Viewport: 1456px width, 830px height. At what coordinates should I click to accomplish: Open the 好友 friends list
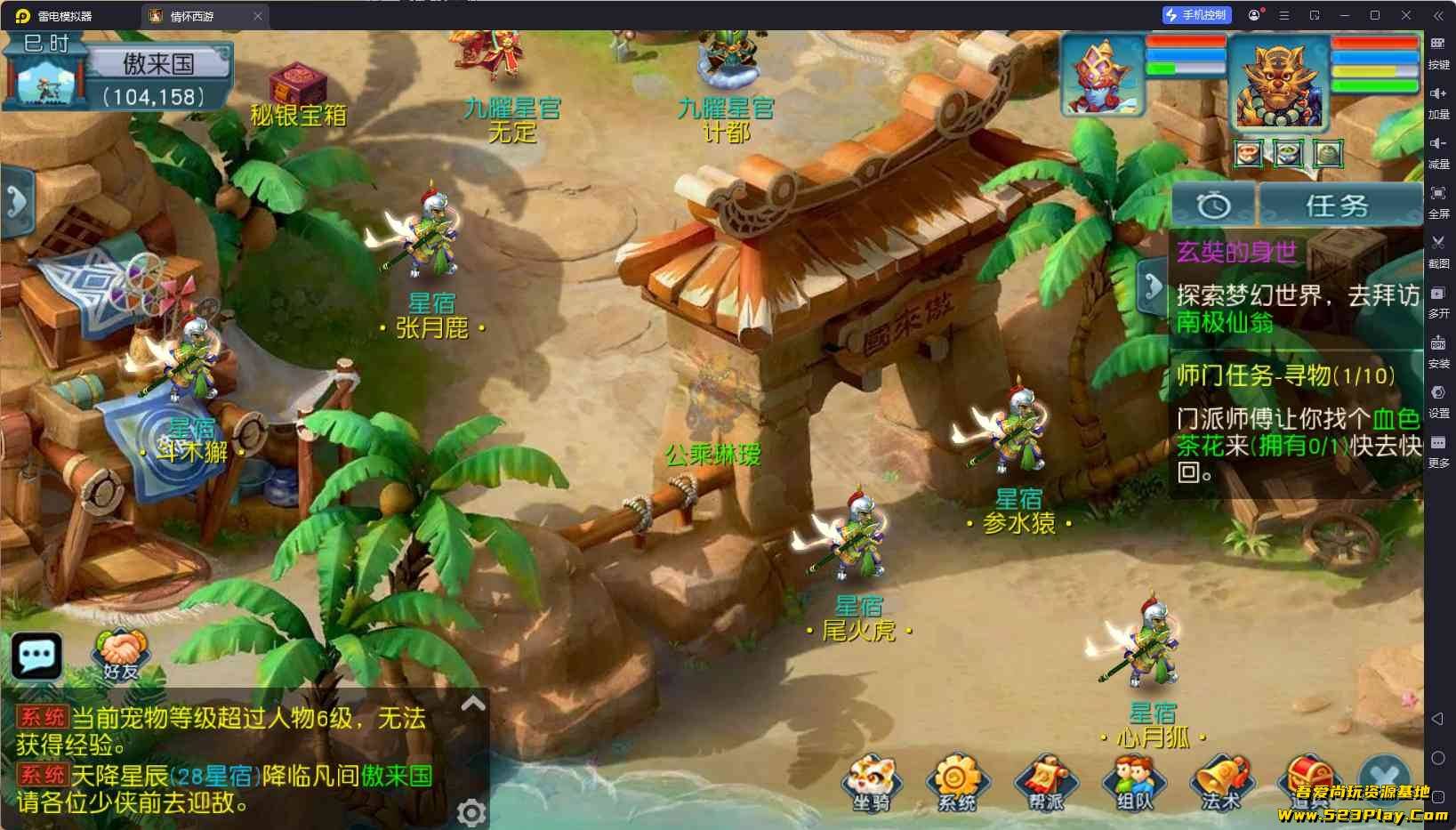click(x=121, y=656)
